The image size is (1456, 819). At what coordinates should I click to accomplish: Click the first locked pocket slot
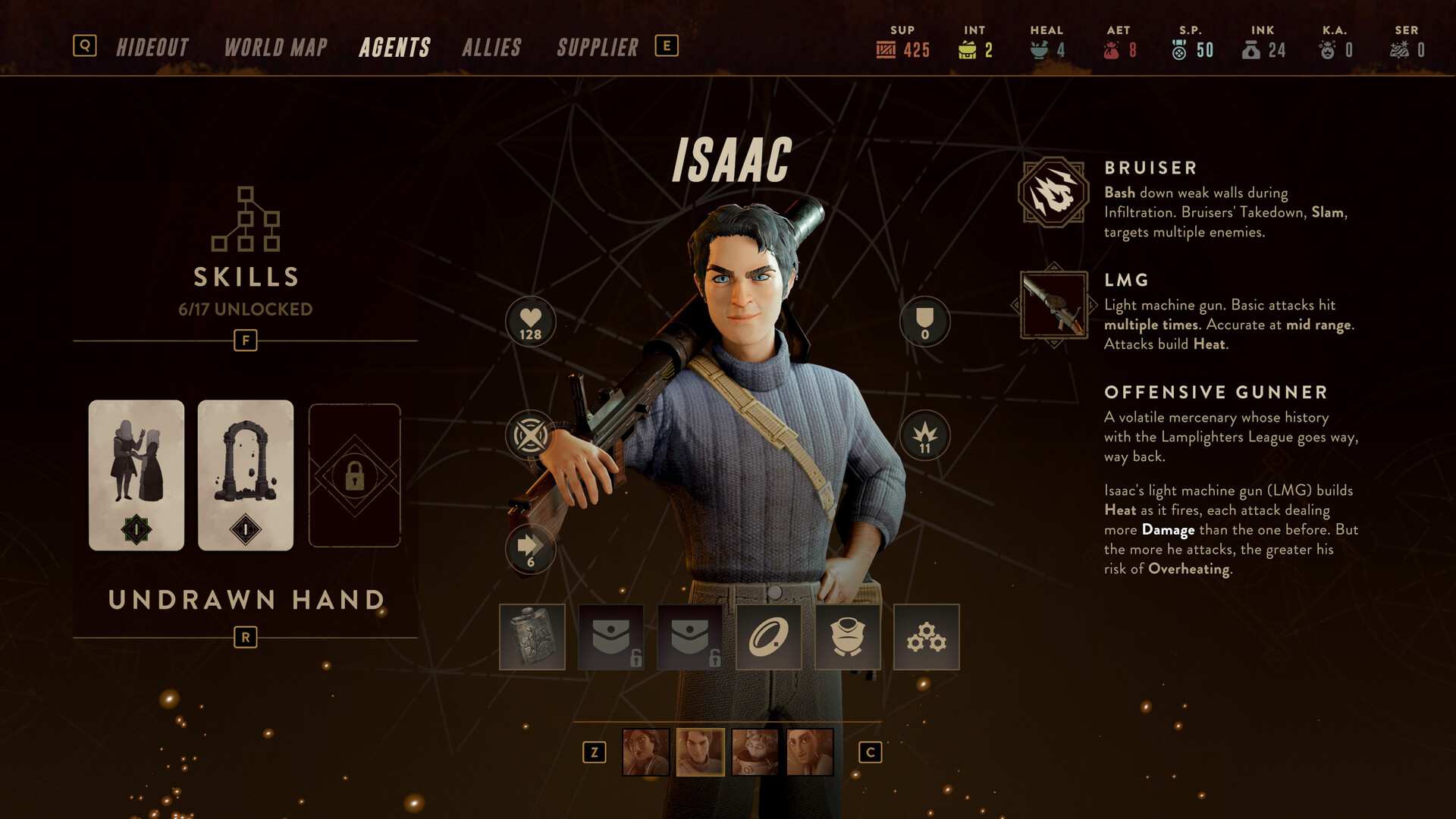tap(610, 637)
